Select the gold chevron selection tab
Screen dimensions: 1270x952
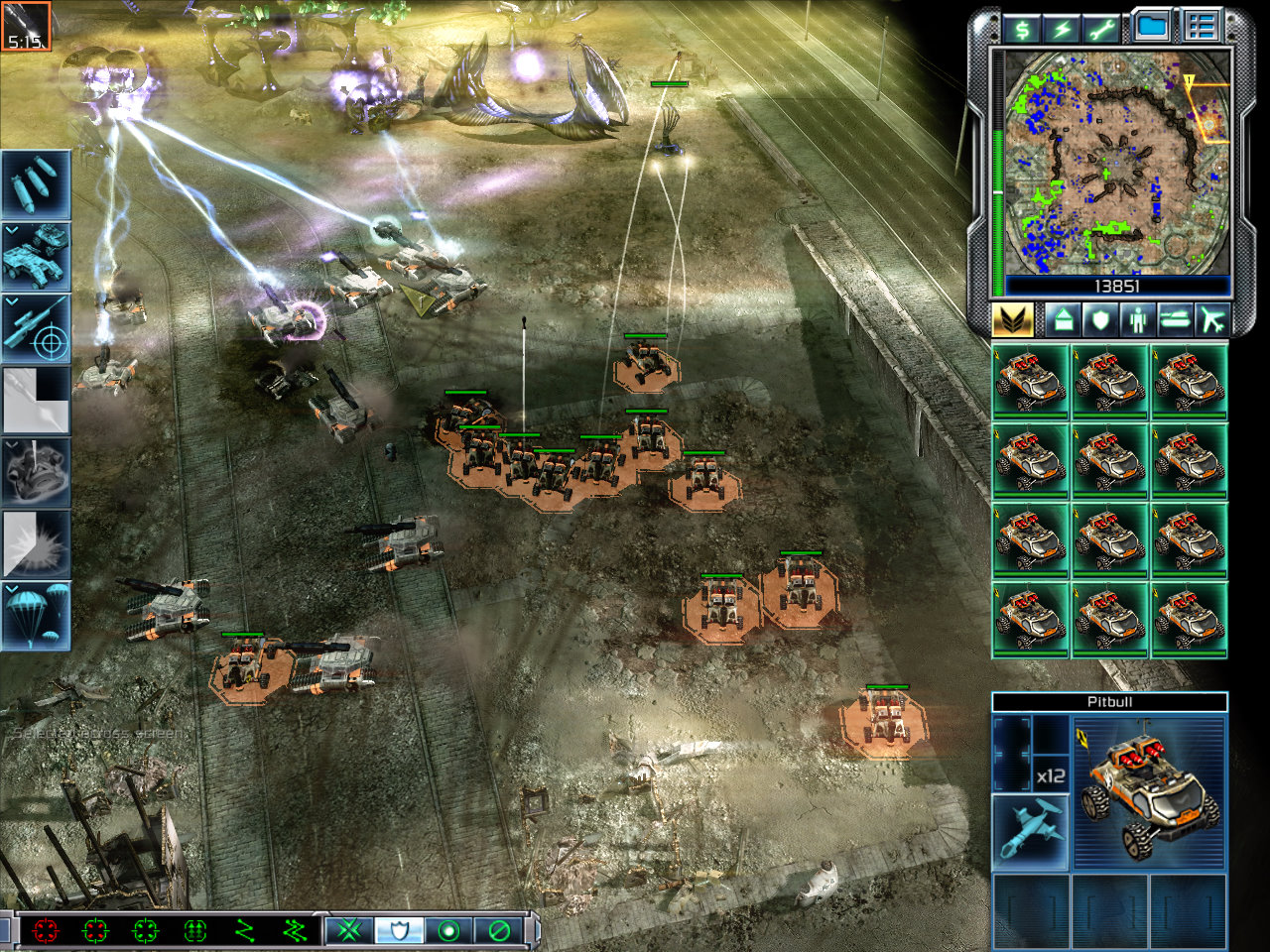click(1012, 319)
